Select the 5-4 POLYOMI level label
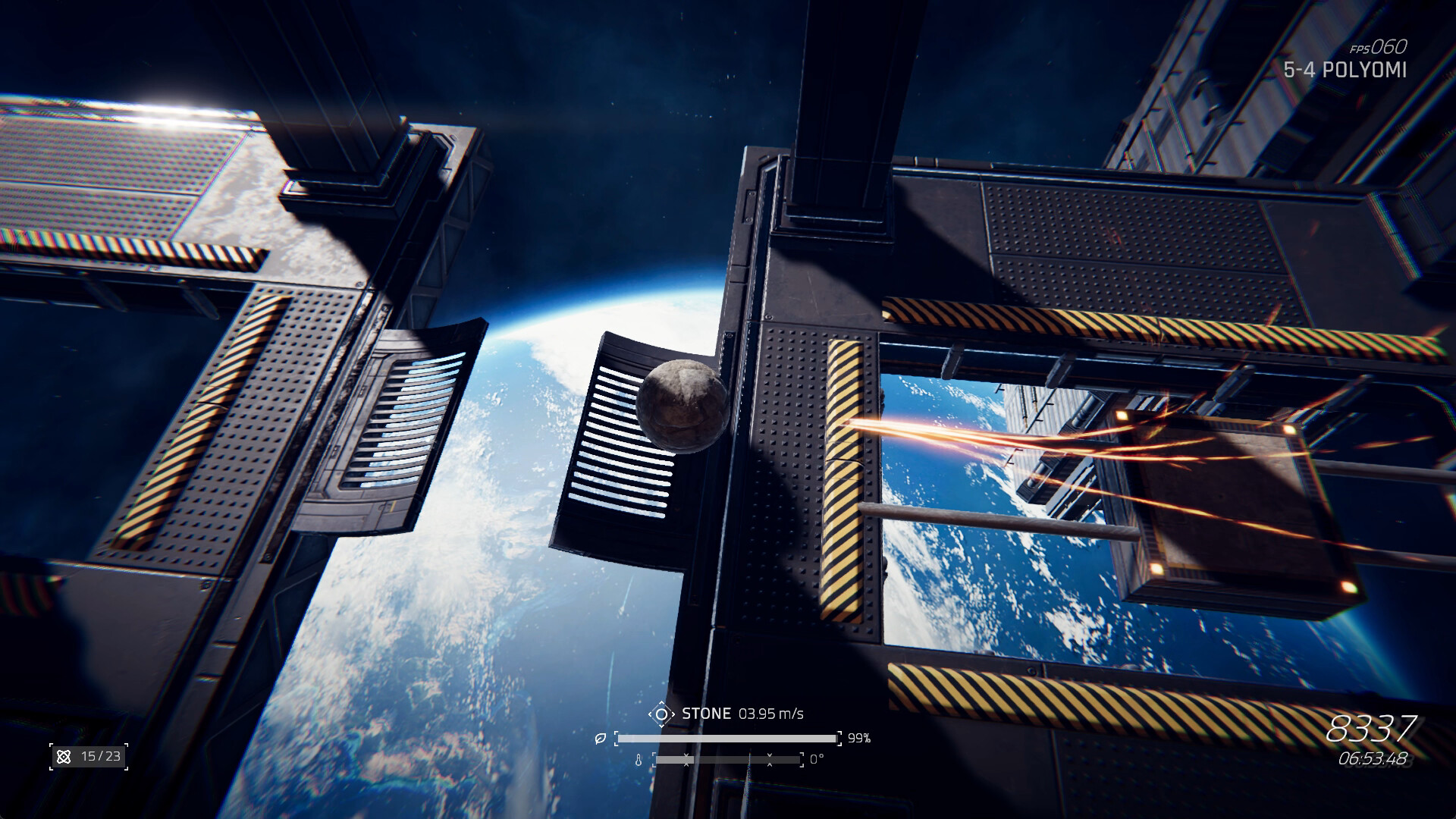1456x819 pixels. tap(1346, 70)
